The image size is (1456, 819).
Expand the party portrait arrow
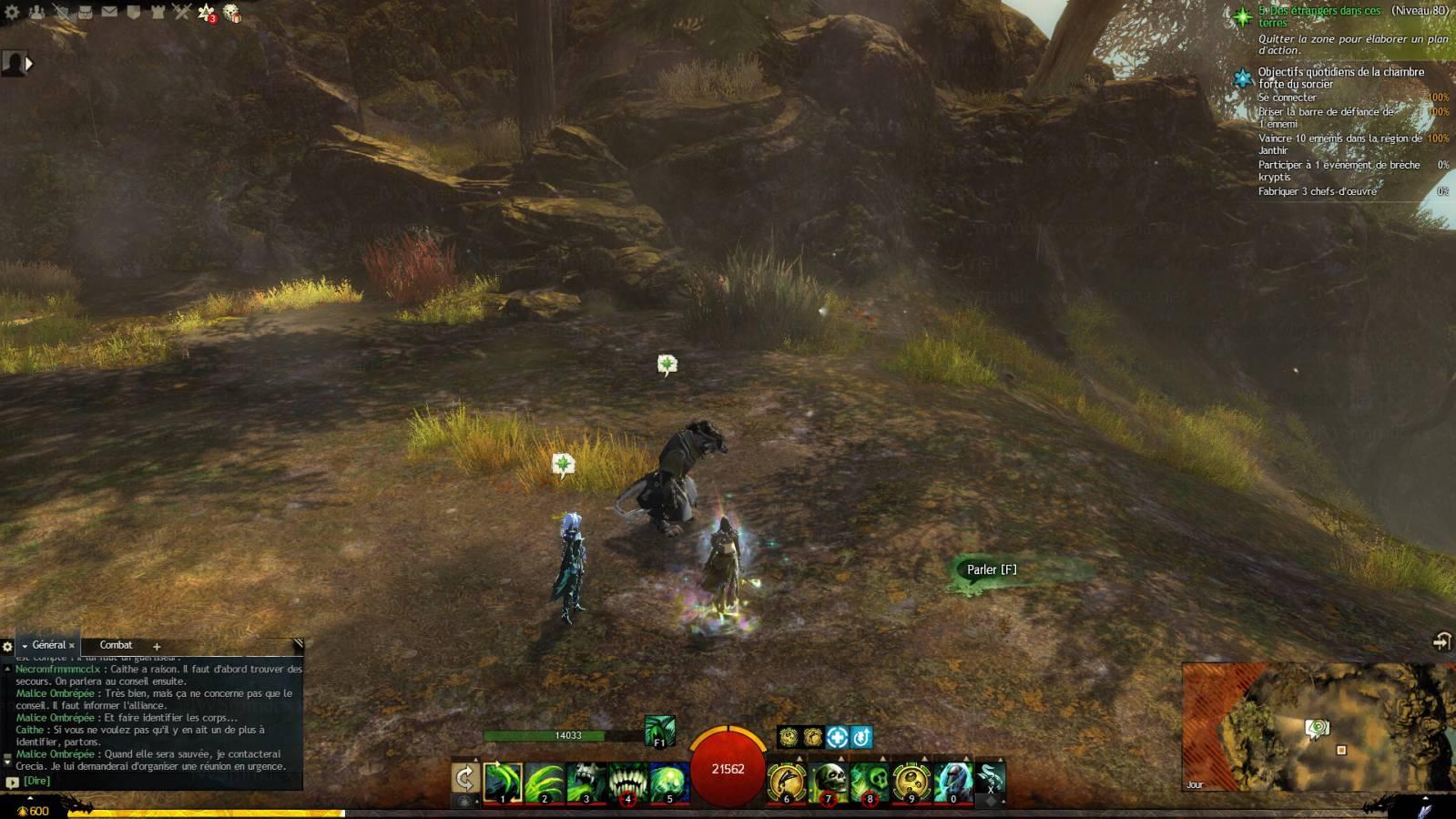pos(29,63)
